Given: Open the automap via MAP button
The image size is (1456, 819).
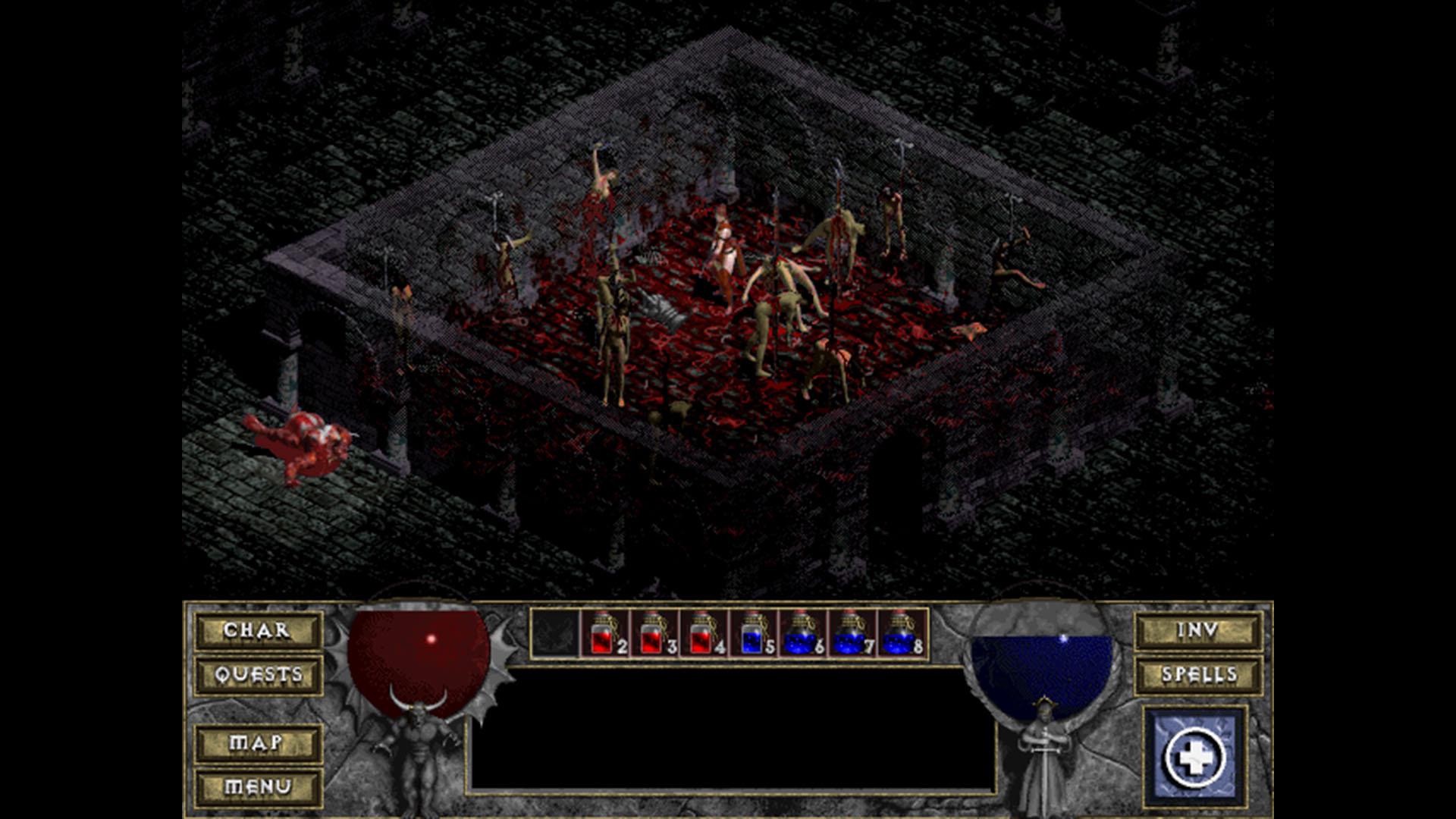Looking at the screenshot, I should click(257, 745).
